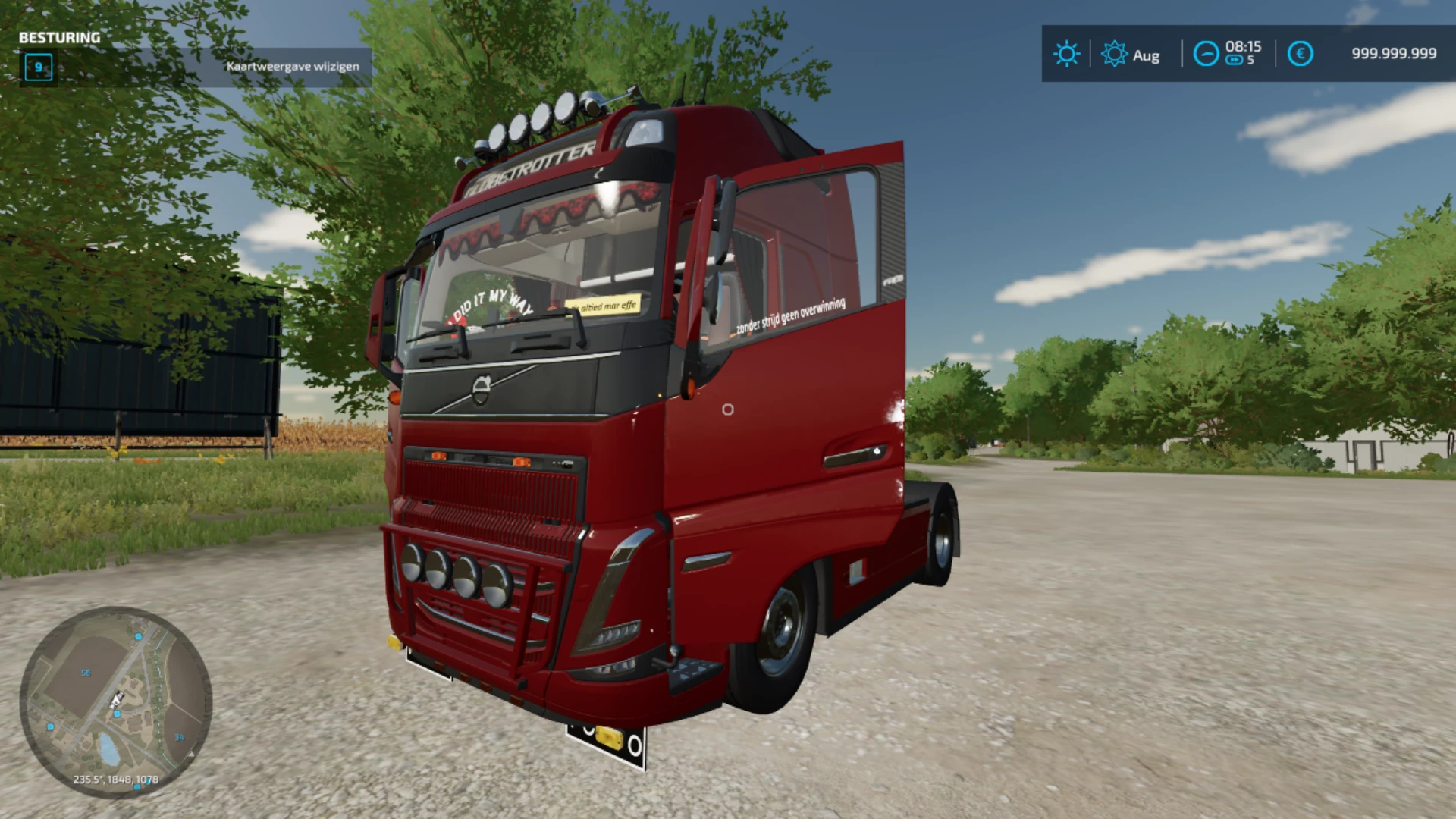Click the game clock icon
Screen dimensions: 1456x819
pyautogui.click(x=1206, y=54)
